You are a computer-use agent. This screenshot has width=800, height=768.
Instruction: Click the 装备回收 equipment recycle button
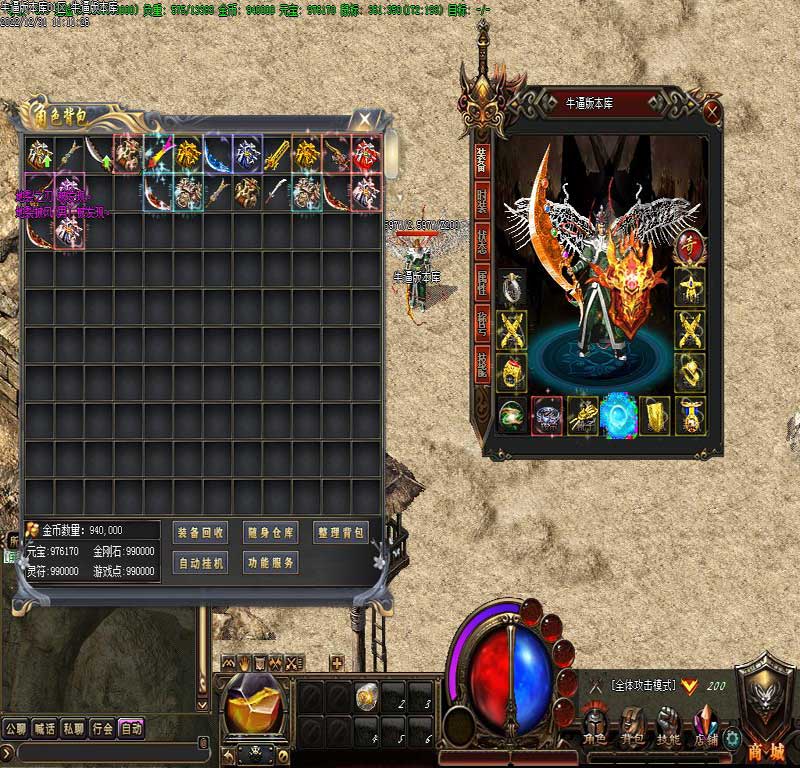click(200, 532)
